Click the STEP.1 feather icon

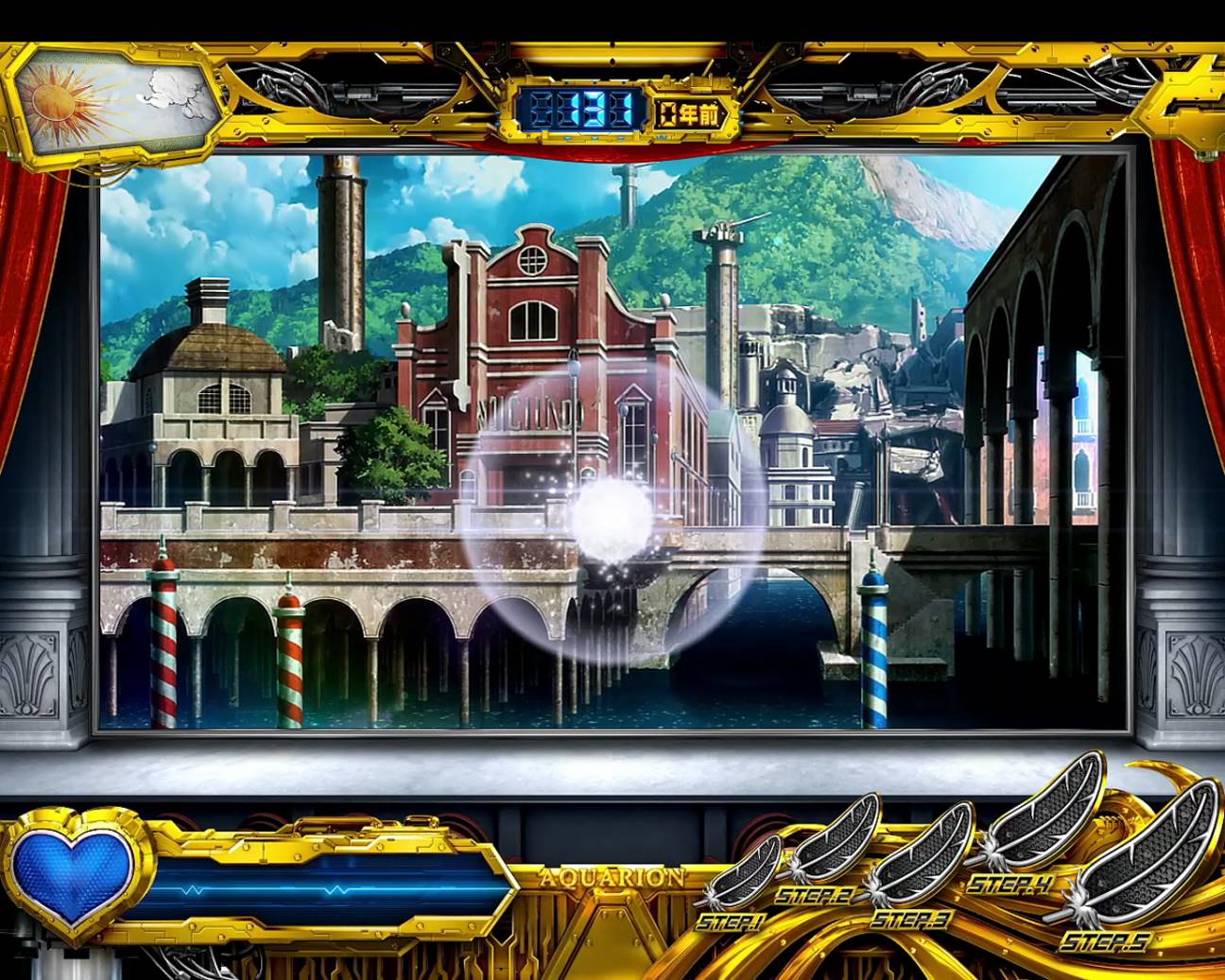click(745, 874)
